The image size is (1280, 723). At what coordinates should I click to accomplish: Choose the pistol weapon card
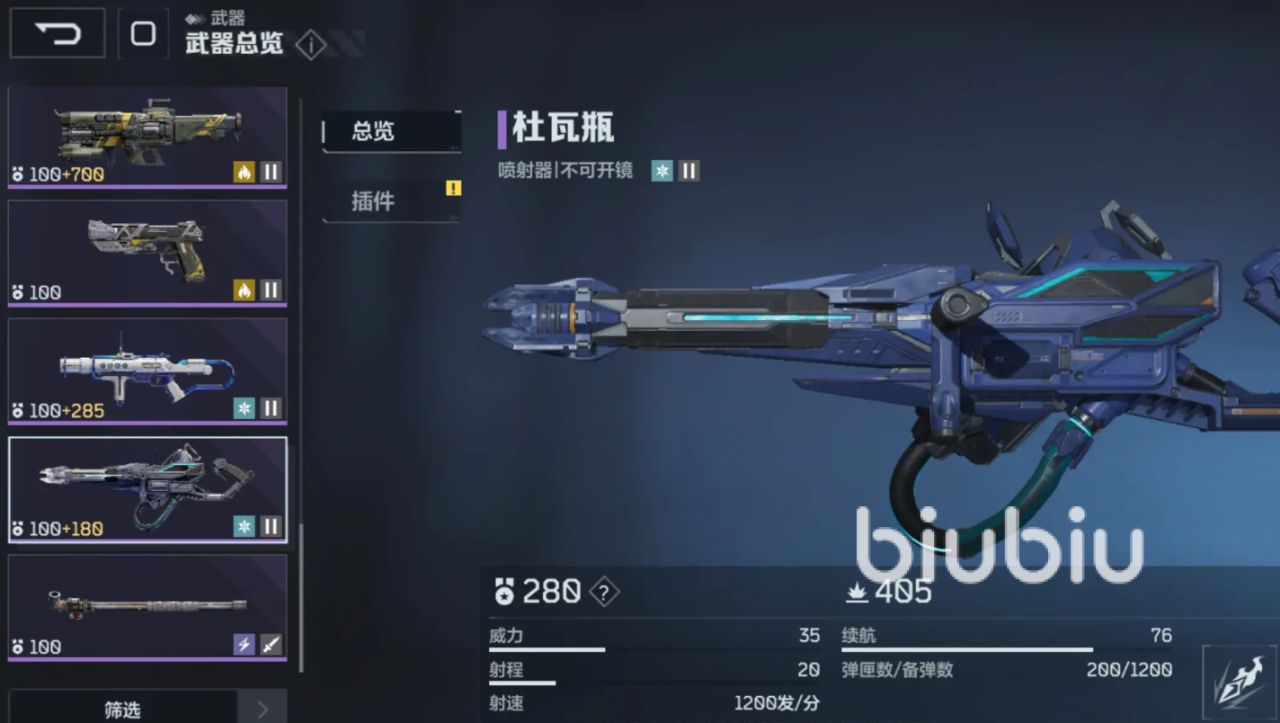coord(147,253)
